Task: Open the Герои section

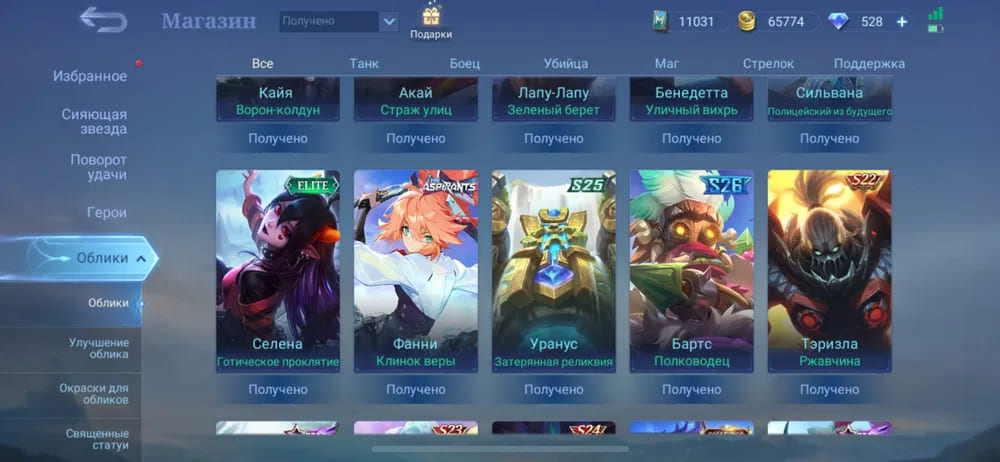Action: (x=106, y=212)
